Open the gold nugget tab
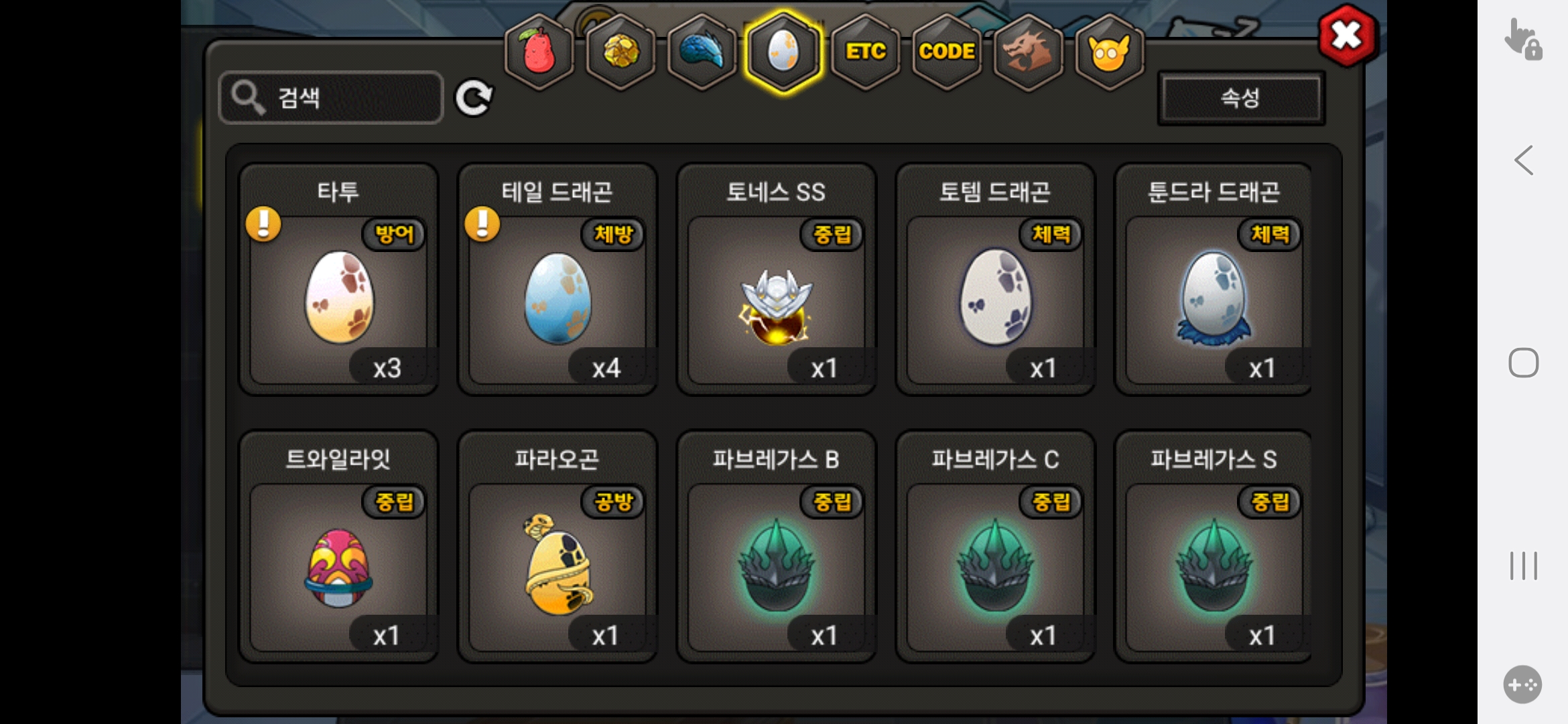The width and height of the screenshot is (1568, 724). click(621, 52)
